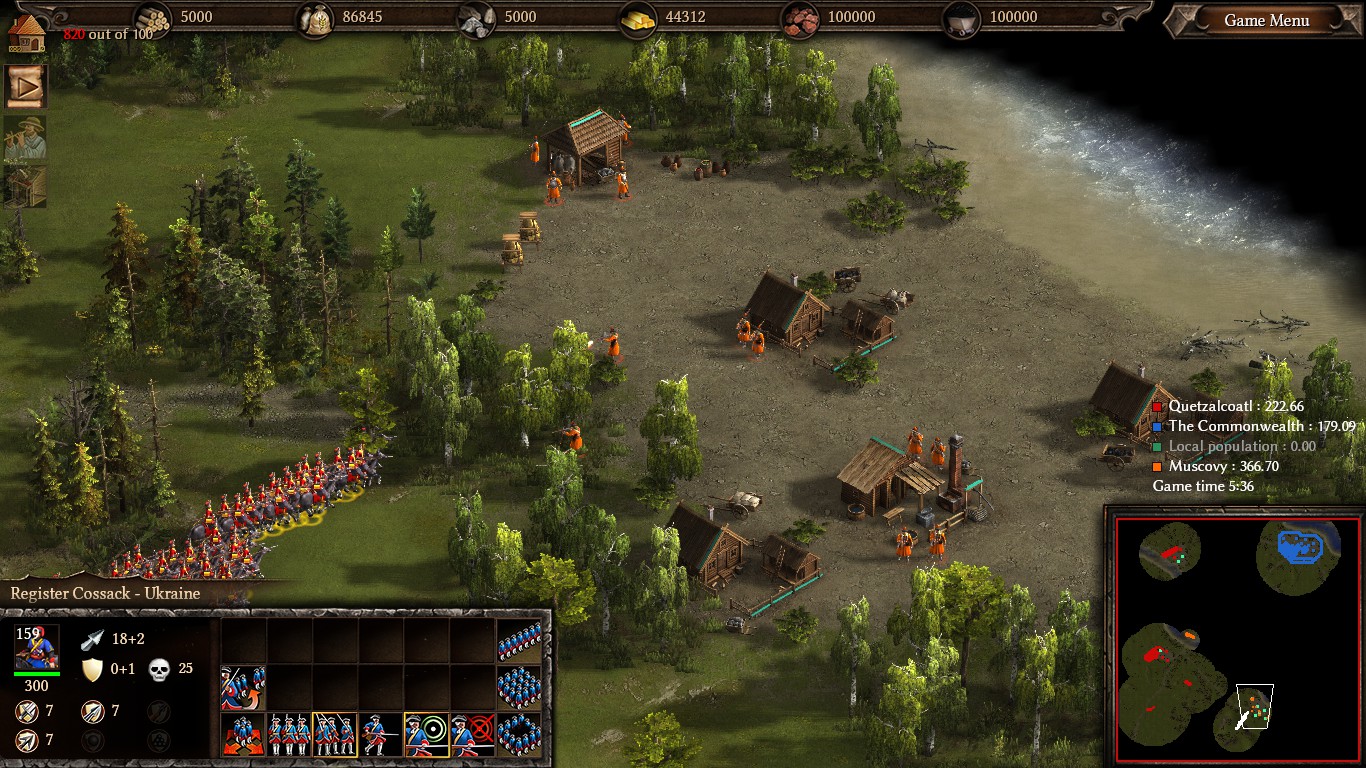Click the disband formation icon with orange arrow
The image size is (1366, 768).
tap(243, 687)
